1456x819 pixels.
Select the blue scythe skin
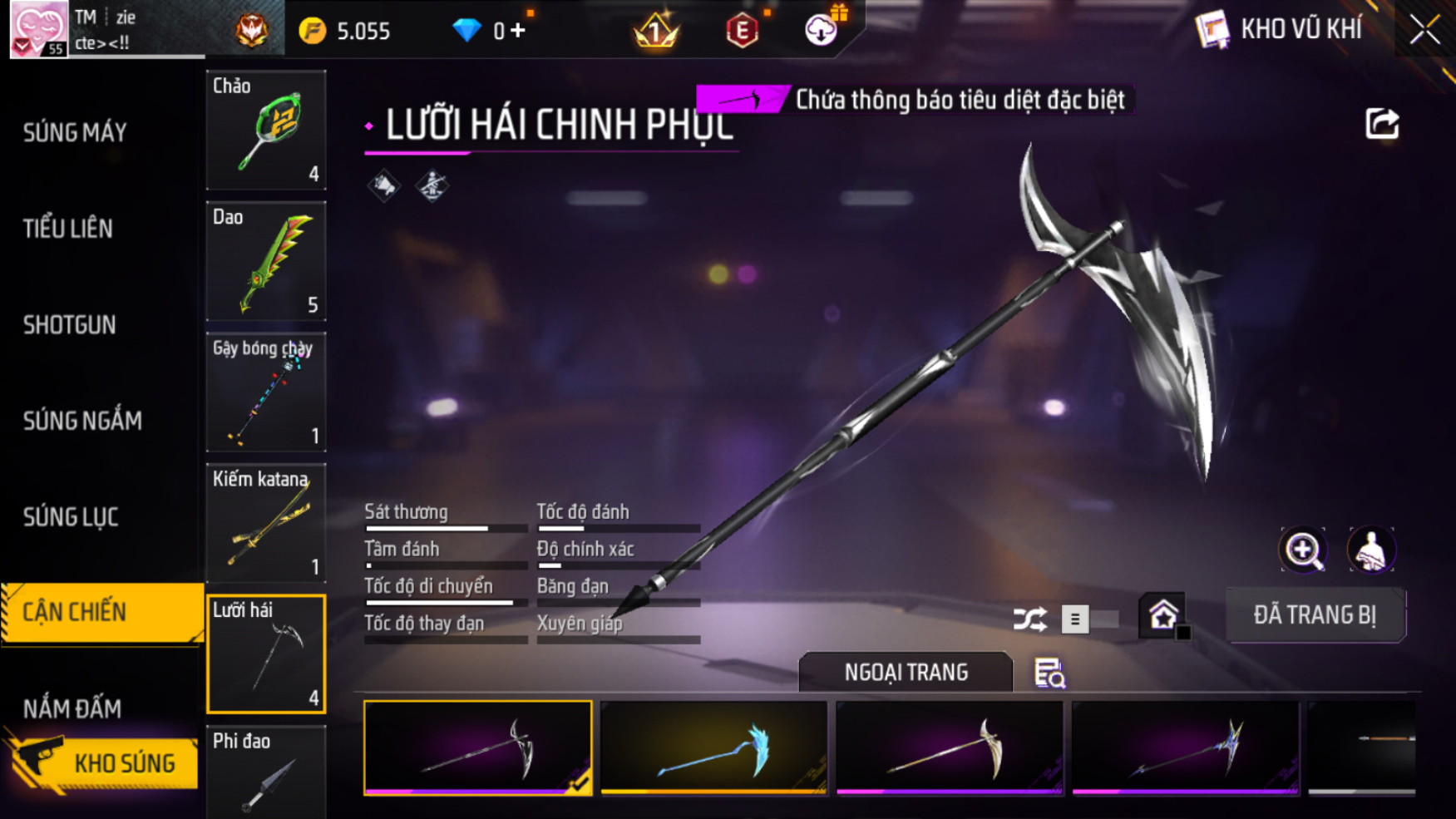click(x=713, y=748)
